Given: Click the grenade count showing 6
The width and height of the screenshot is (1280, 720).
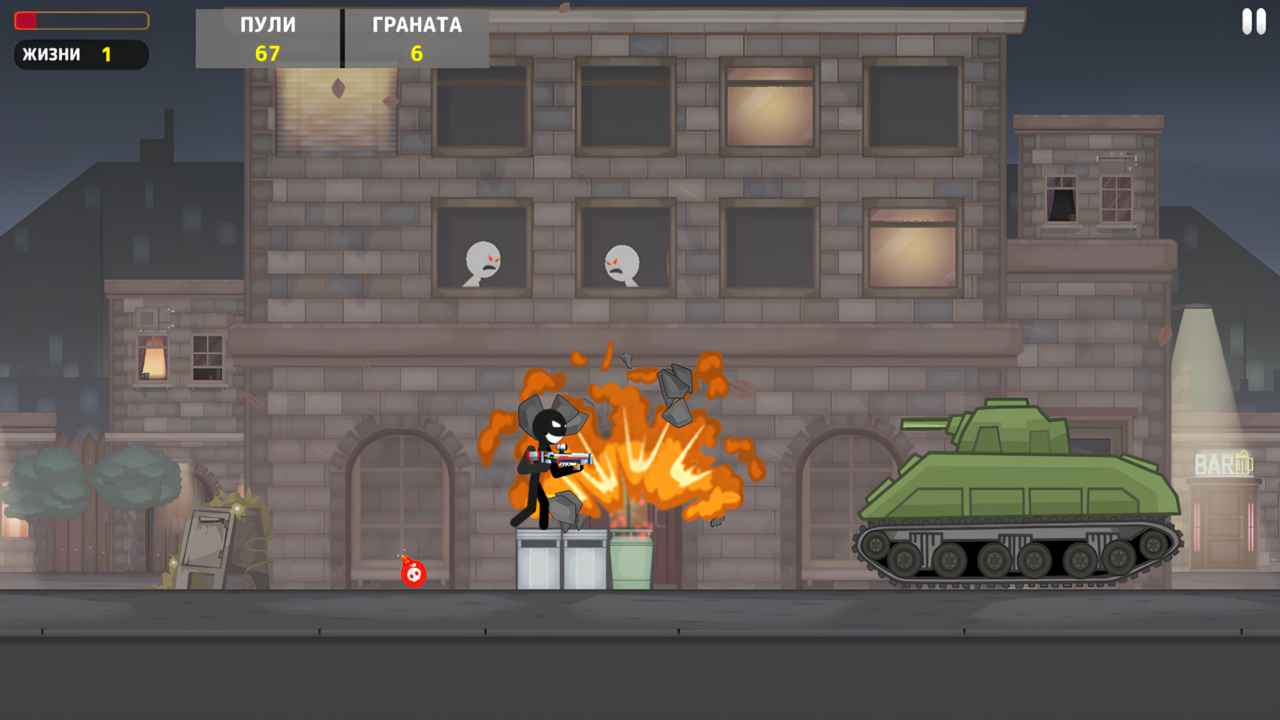Looking at the screenshot, I should tap(417, 55).
